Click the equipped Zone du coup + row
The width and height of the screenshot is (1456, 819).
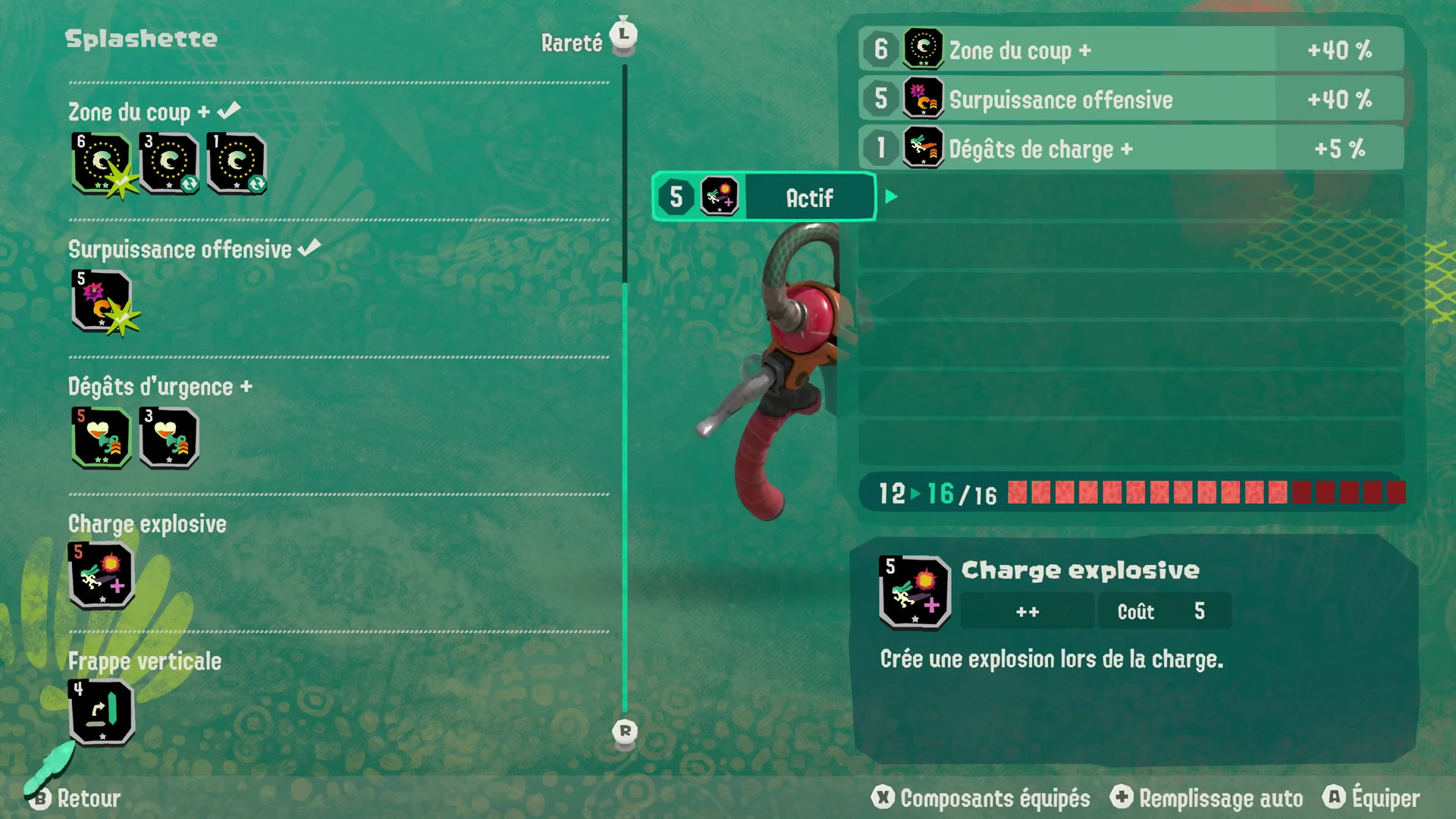(x=1130, y=50)
